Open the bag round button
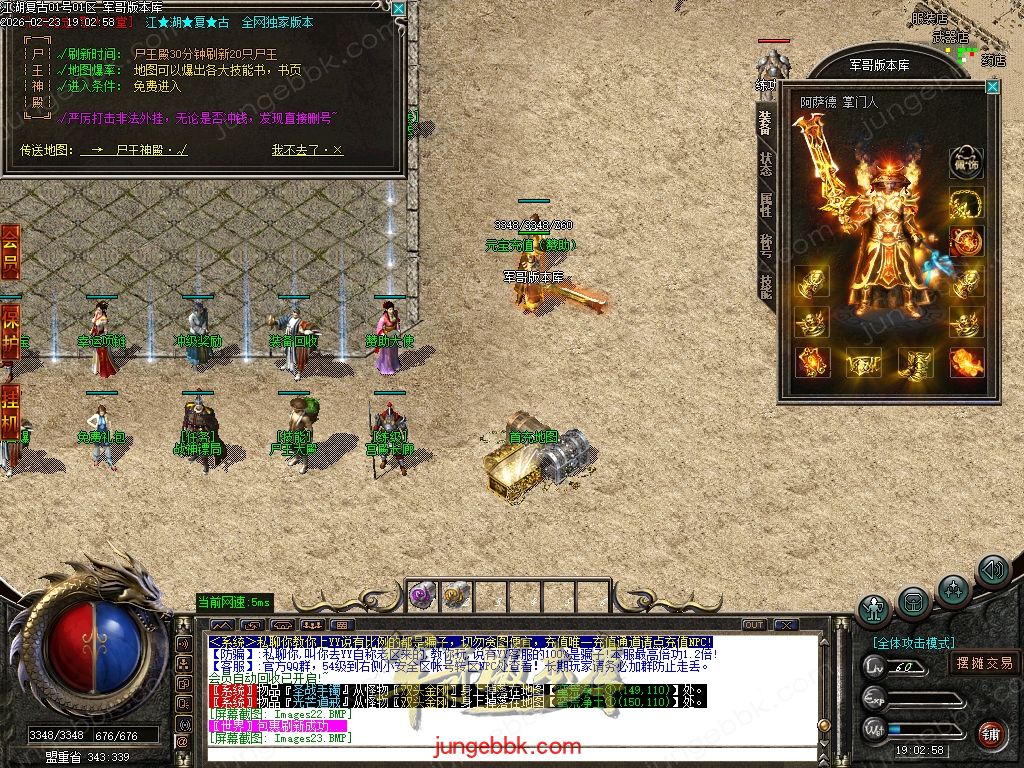Image resolution: width=1024 pixels, height=768 pixels. pos(914,601)
